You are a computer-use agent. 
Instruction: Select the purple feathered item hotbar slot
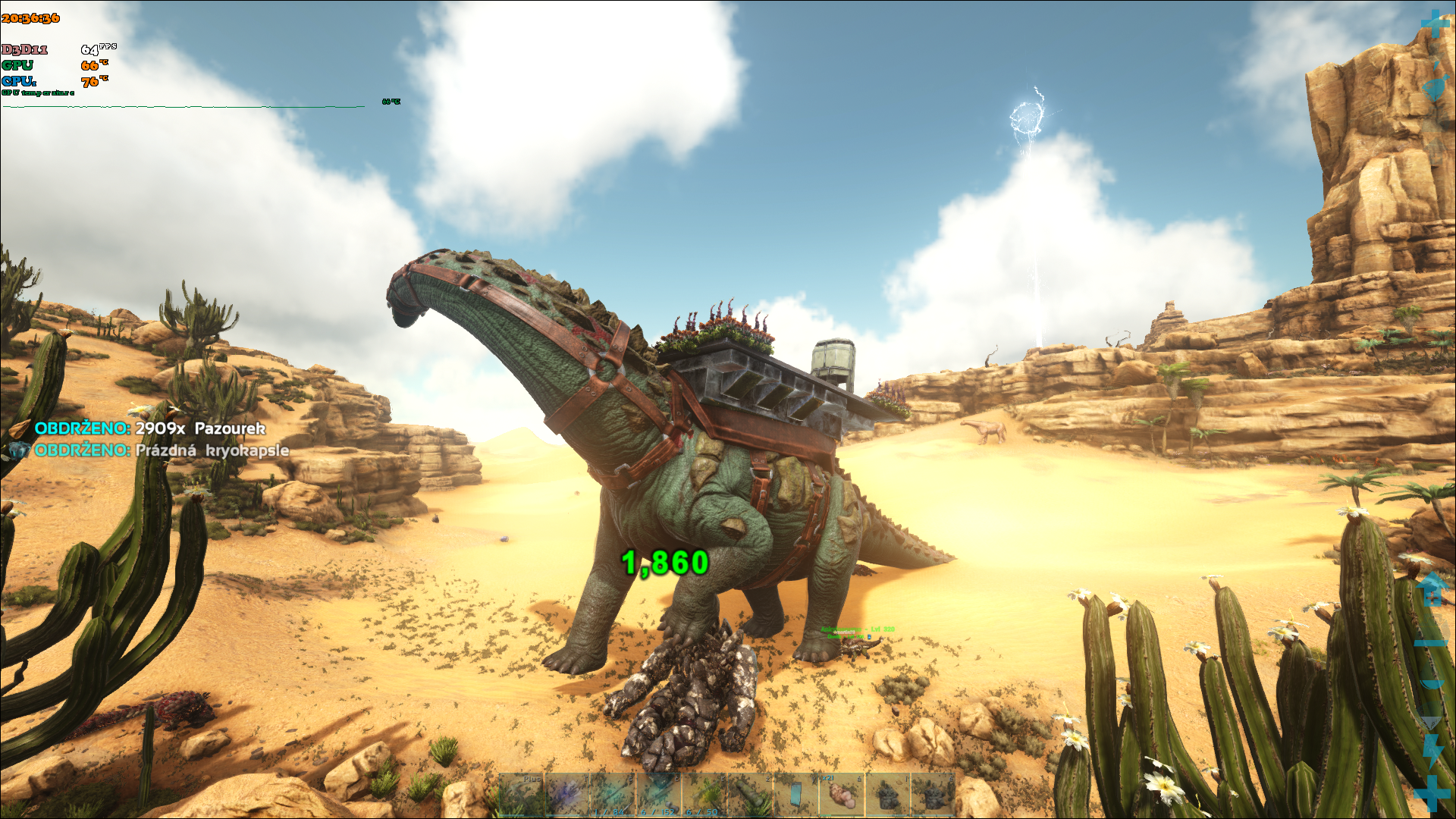568,795
